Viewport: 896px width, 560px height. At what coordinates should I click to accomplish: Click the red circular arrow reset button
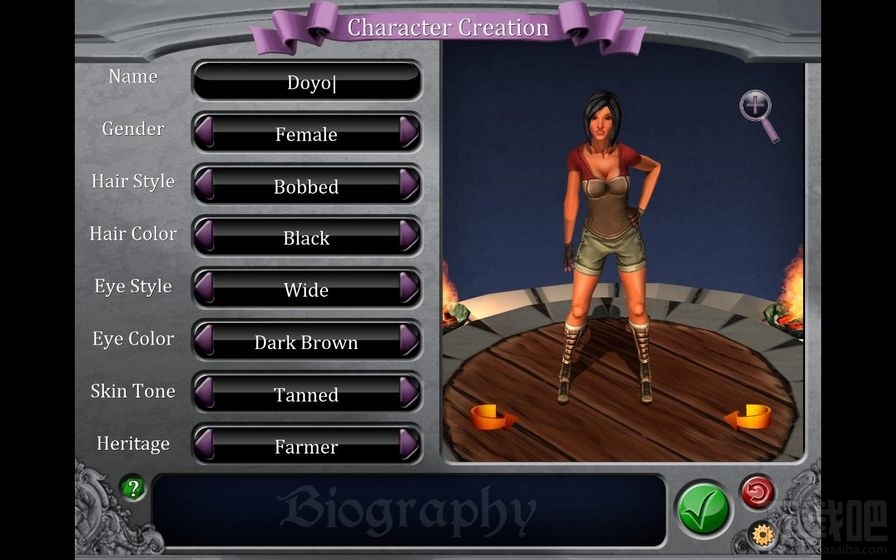[x=757, y=492]
